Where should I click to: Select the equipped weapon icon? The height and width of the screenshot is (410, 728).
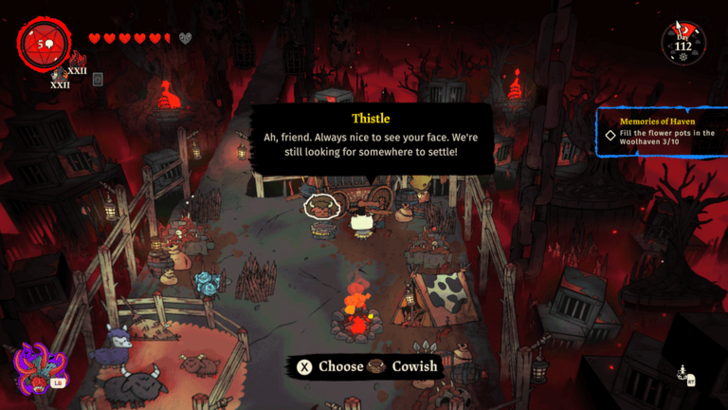coord(59,75)
